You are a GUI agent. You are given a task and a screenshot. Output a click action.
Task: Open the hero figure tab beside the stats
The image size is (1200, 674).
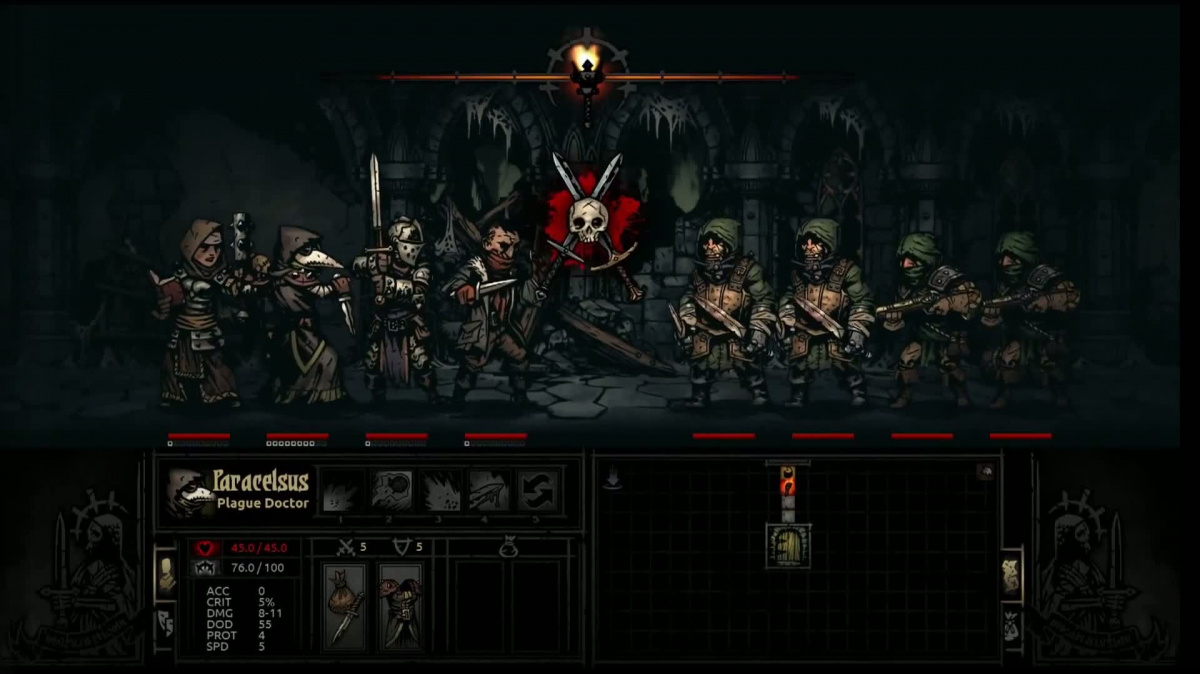[x=166, y=573]
